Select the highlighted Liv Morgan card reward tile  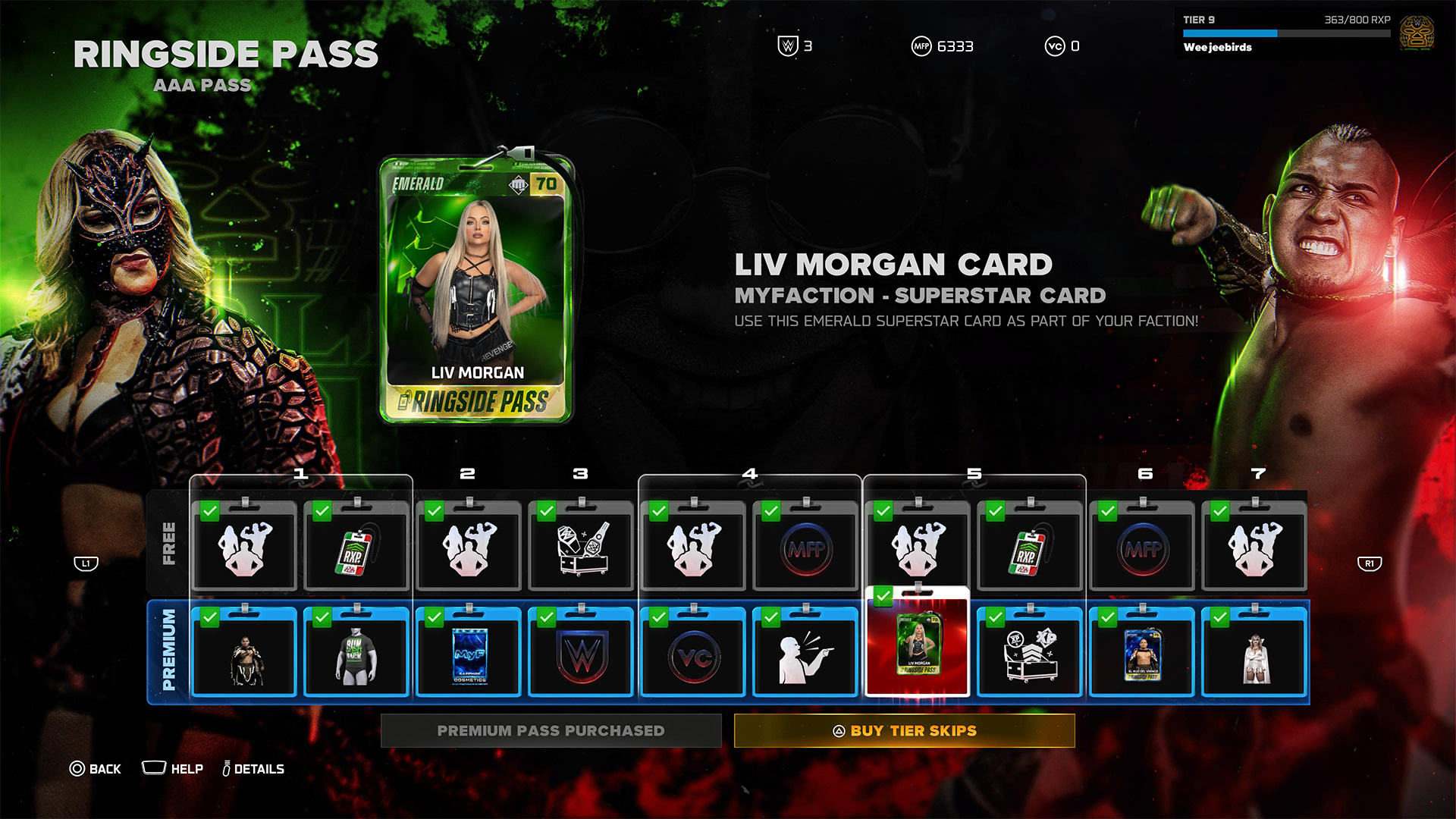[x=918, y=643]
